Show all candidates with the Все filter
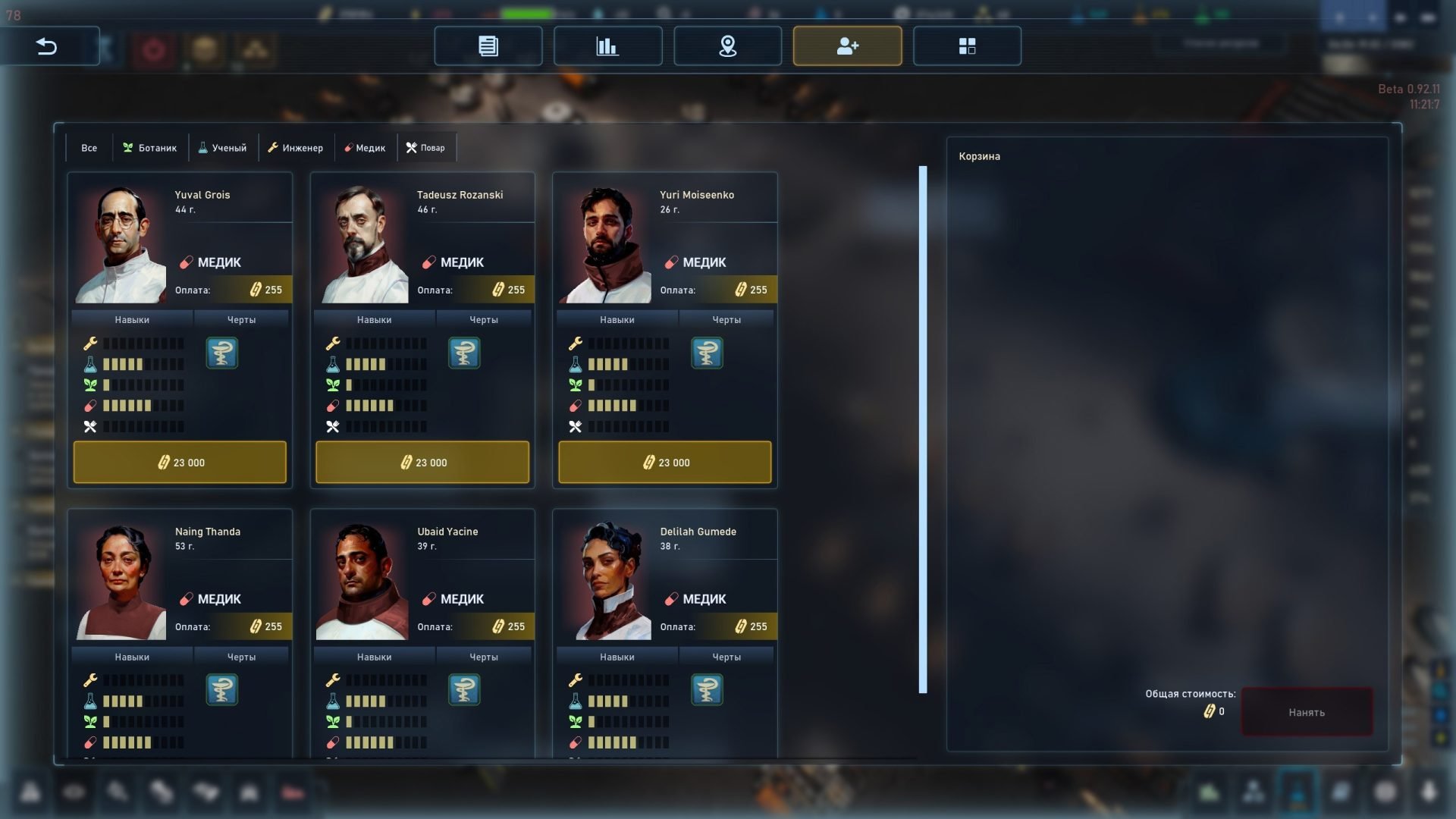1456x819 pixels. pos(89,148)
